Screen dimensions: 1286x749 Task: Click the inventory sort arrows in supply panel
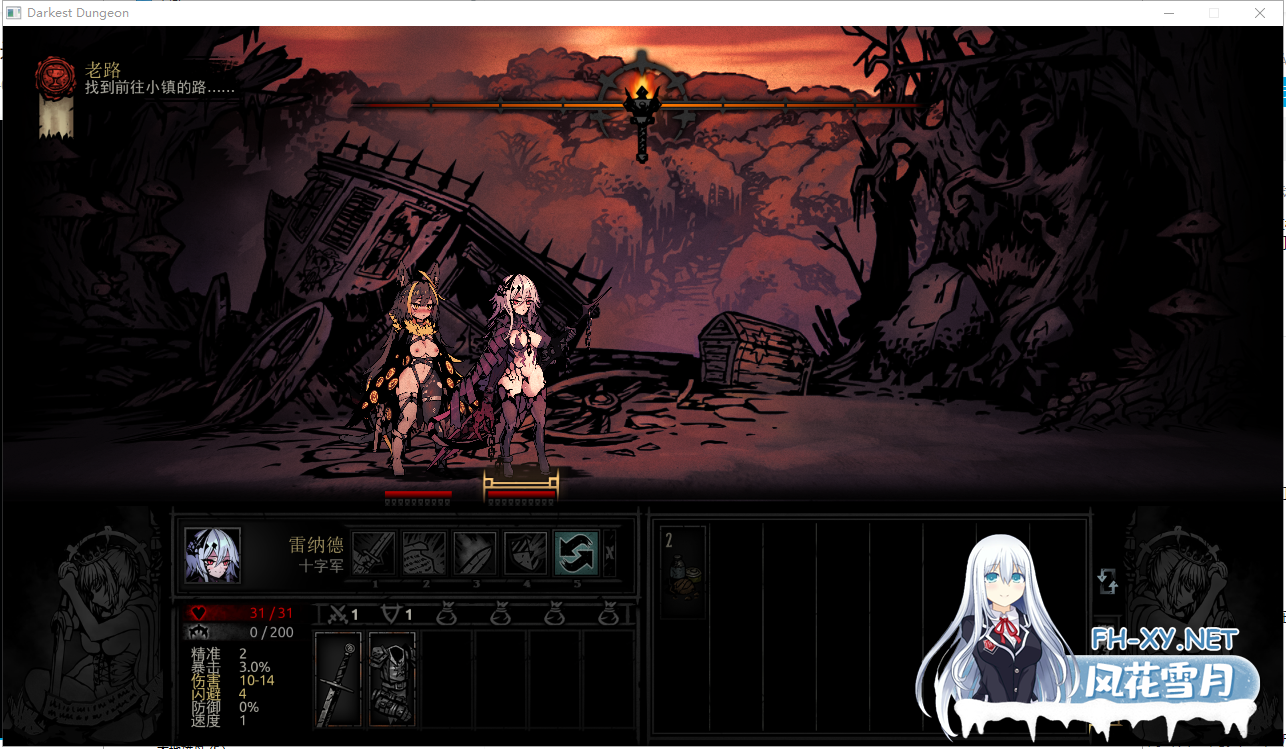click(x=1107, y=580)
